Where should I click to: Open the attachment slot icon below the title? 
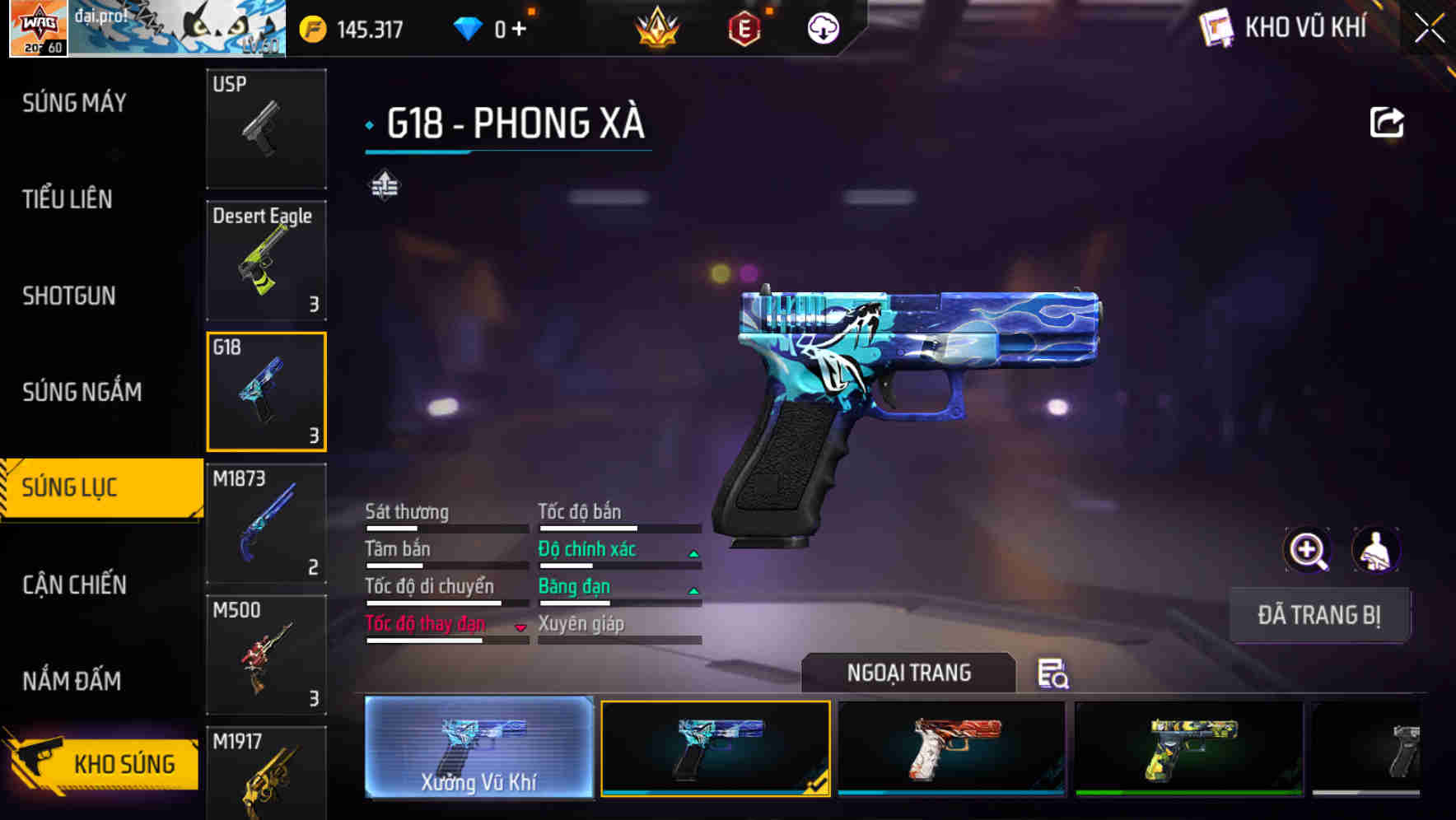click(385, 187)
